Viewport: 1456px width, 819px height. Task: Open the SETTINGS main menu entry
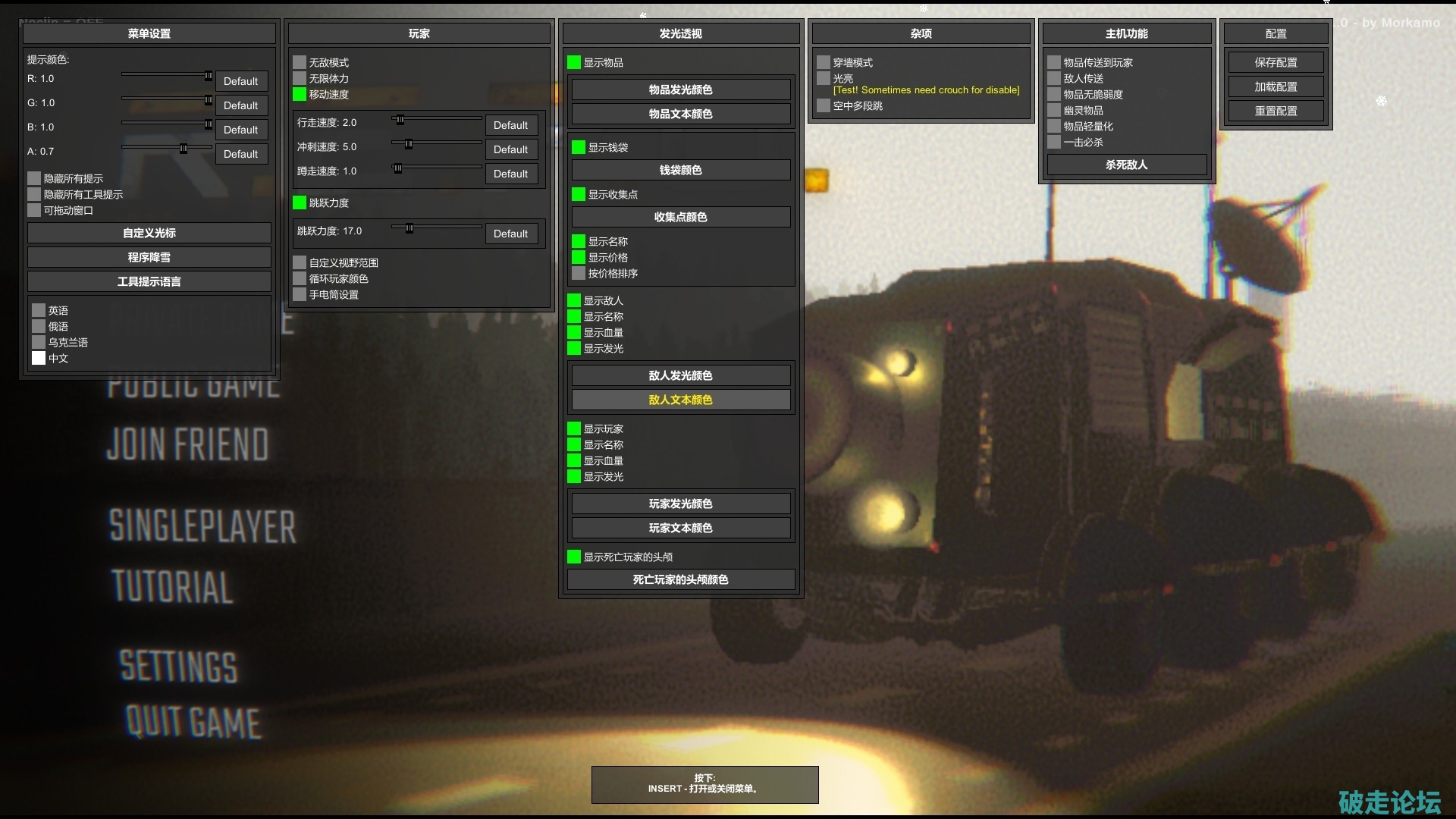(x=179, y=667)
